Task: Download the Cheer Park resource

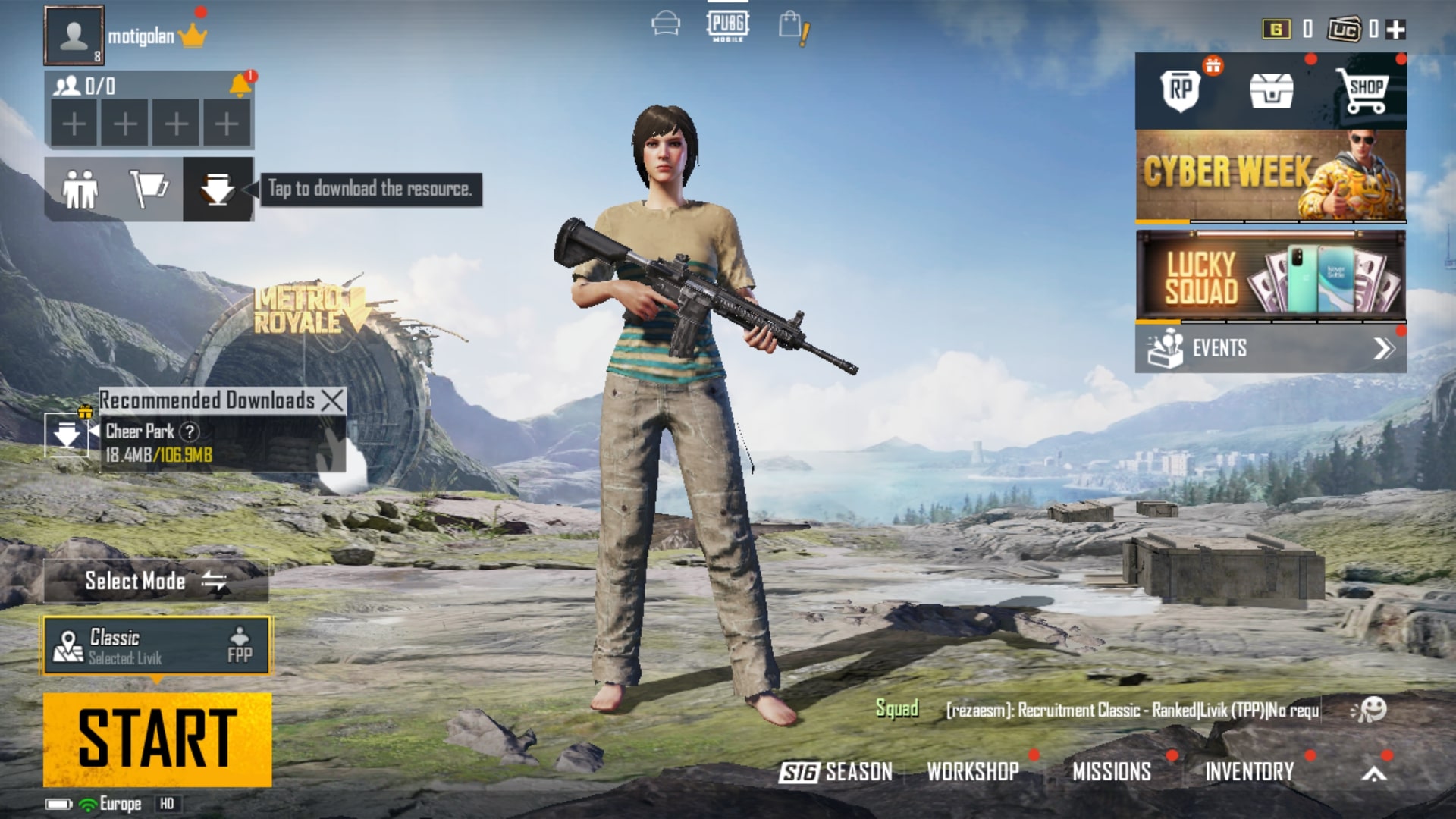Action: pyautogui.click(x=66, y=435)
